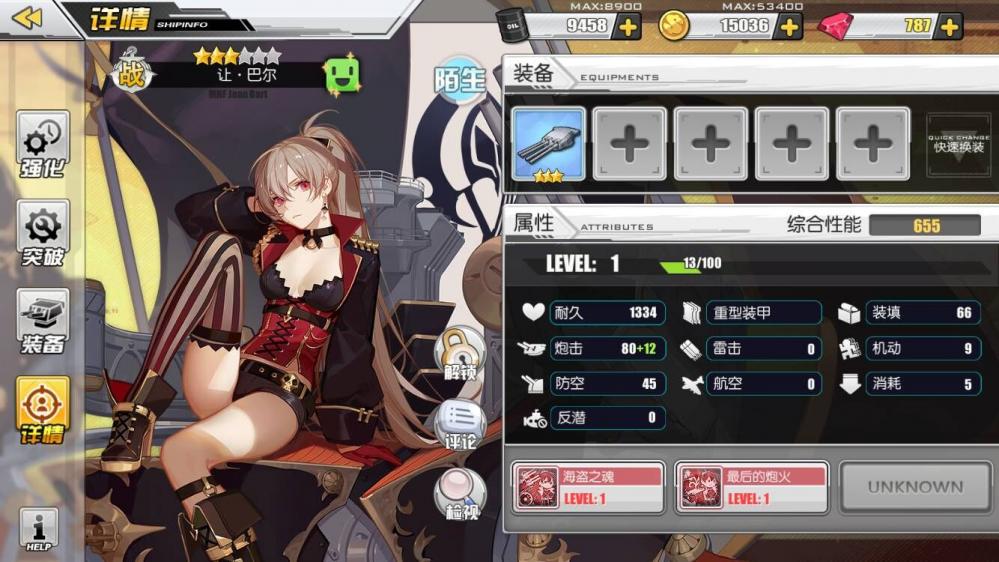999x562 pixels.
Task: Click the UNKNOWN skill slot
Action: tap(914, 487)
